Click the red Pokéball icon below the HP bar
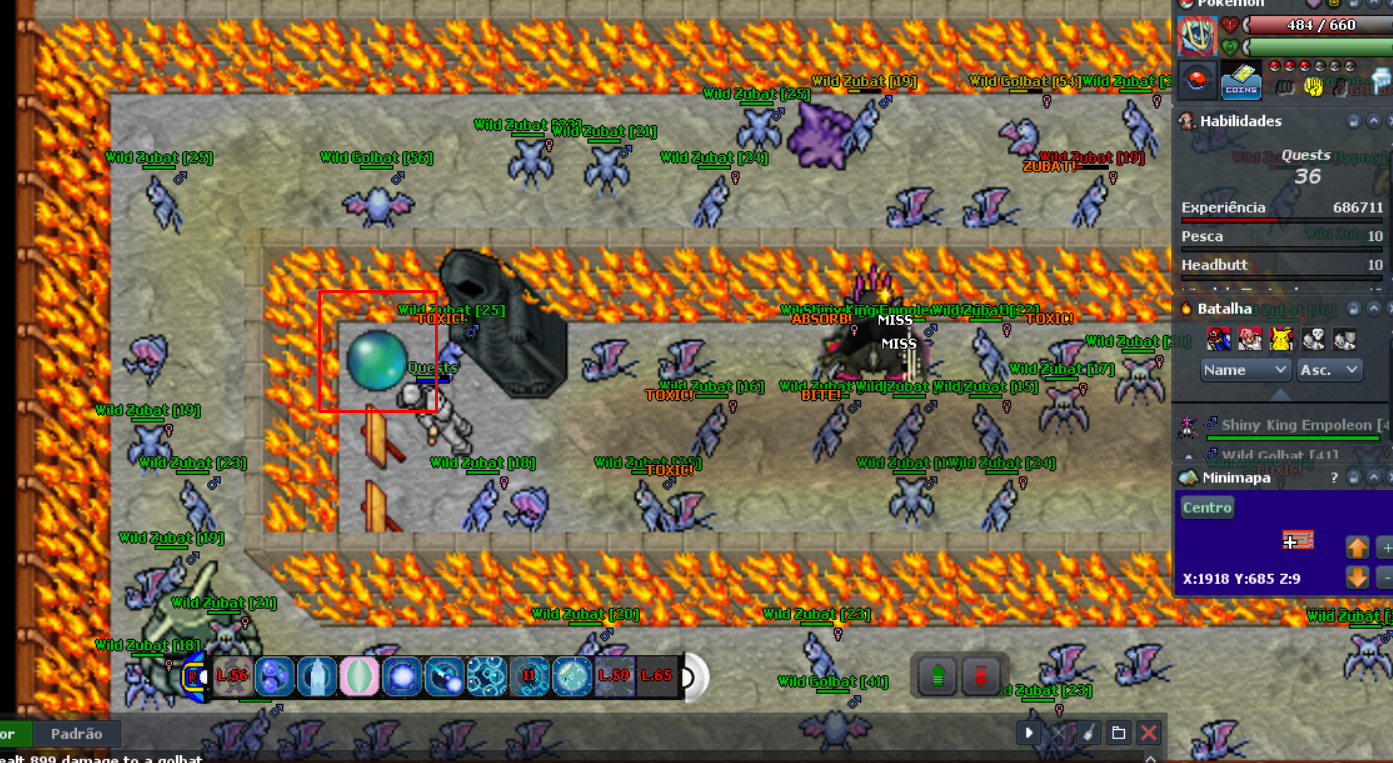1393x763 pixels. click(x=1198, y=79)
